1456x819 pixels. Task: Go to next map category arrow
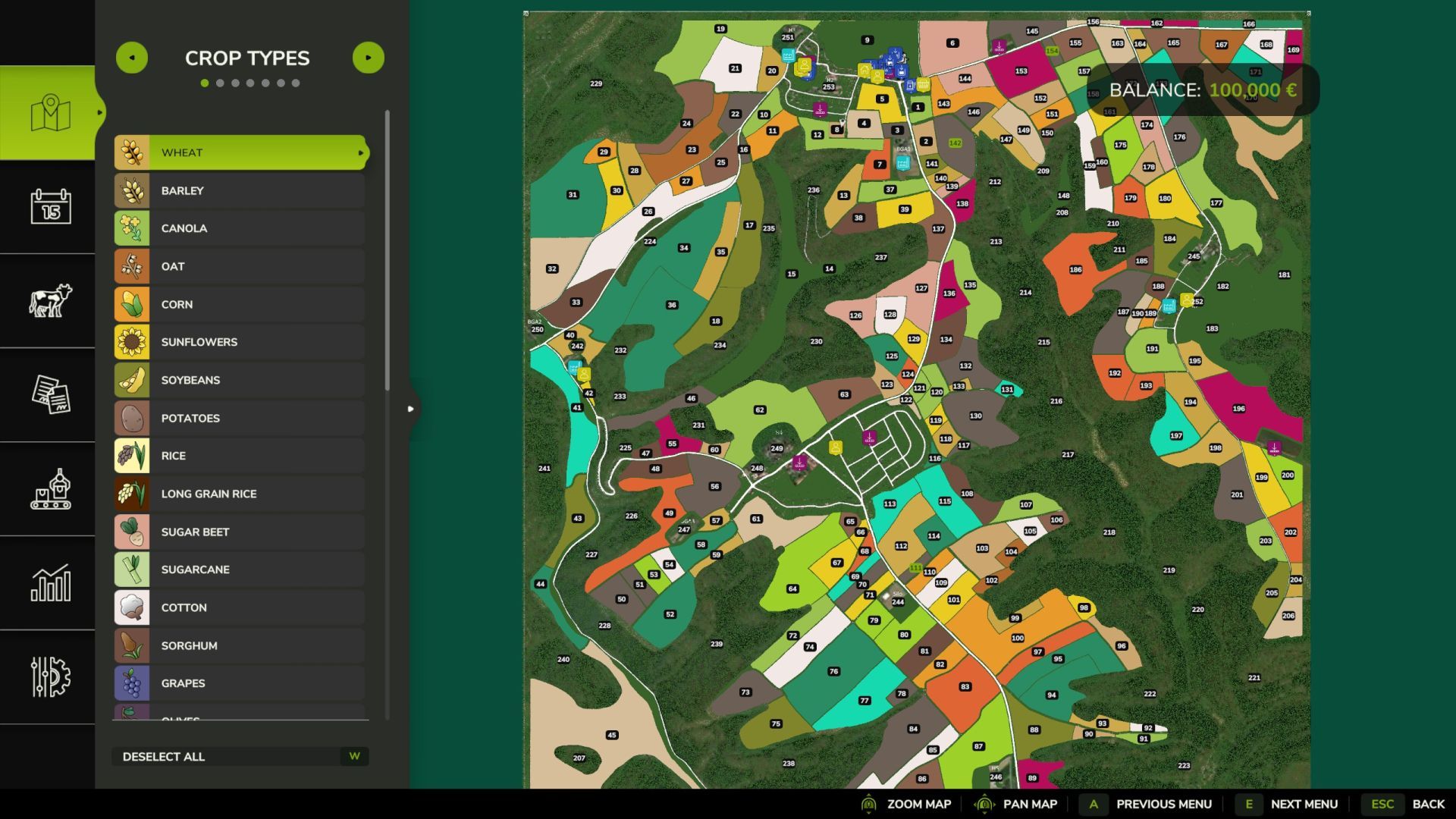[x=369, y=58]
